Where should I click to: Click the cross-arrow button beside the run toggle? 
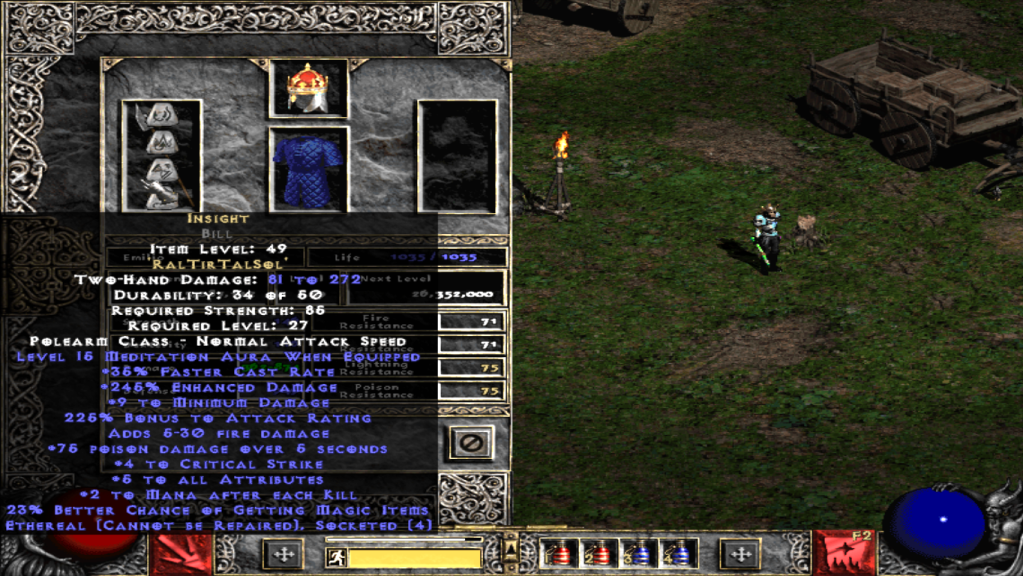(282, 554)
